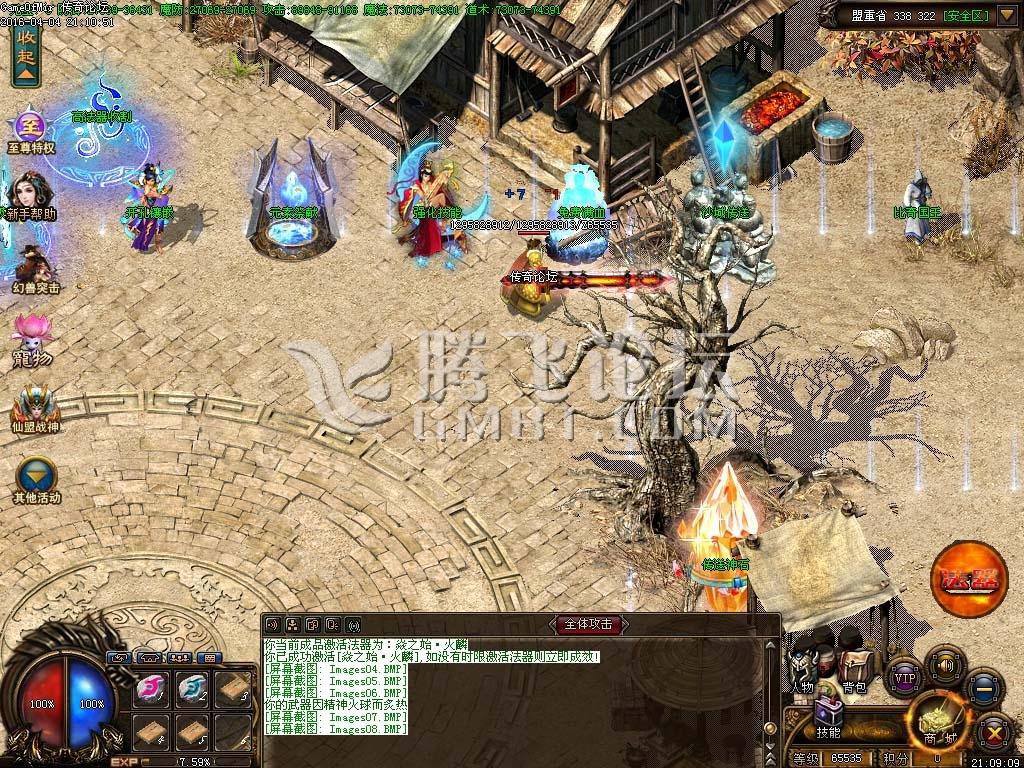
Task: Click the 全体攻击 attack mode button
Action: click(590, 624)
